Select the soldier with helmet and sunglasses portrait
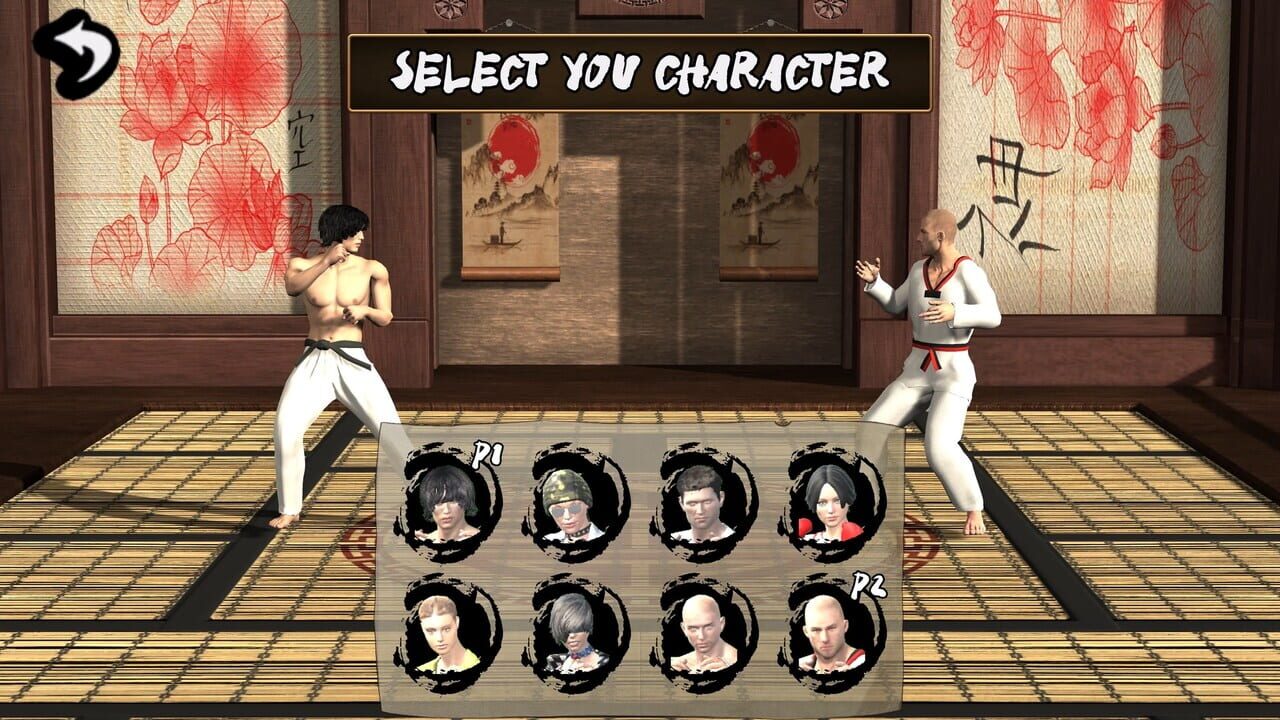The width and height of the screenshot is (1280, 720). click(x=570, y=505)
